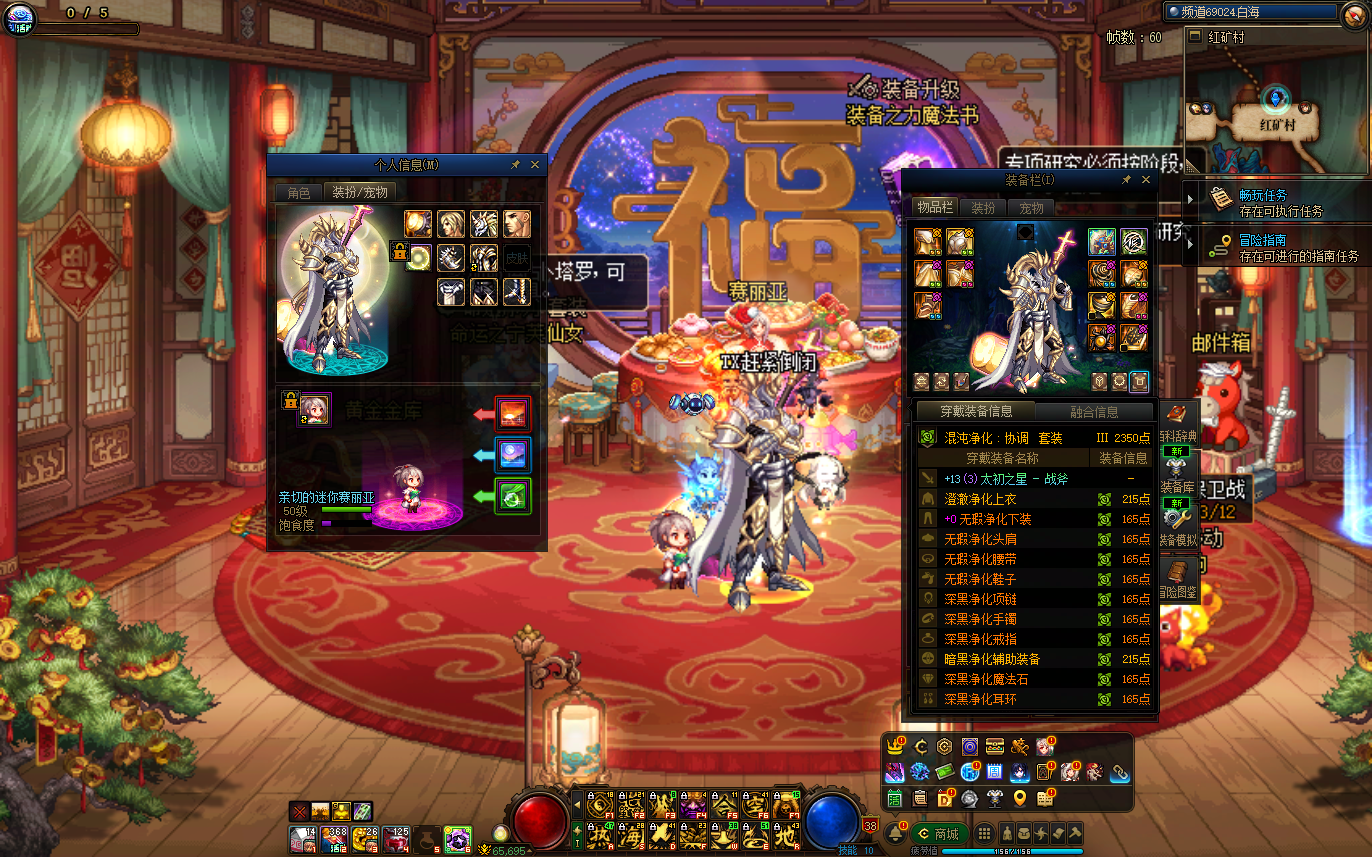
Task: Close the 装备栏 window
Action: point(1146,180)
